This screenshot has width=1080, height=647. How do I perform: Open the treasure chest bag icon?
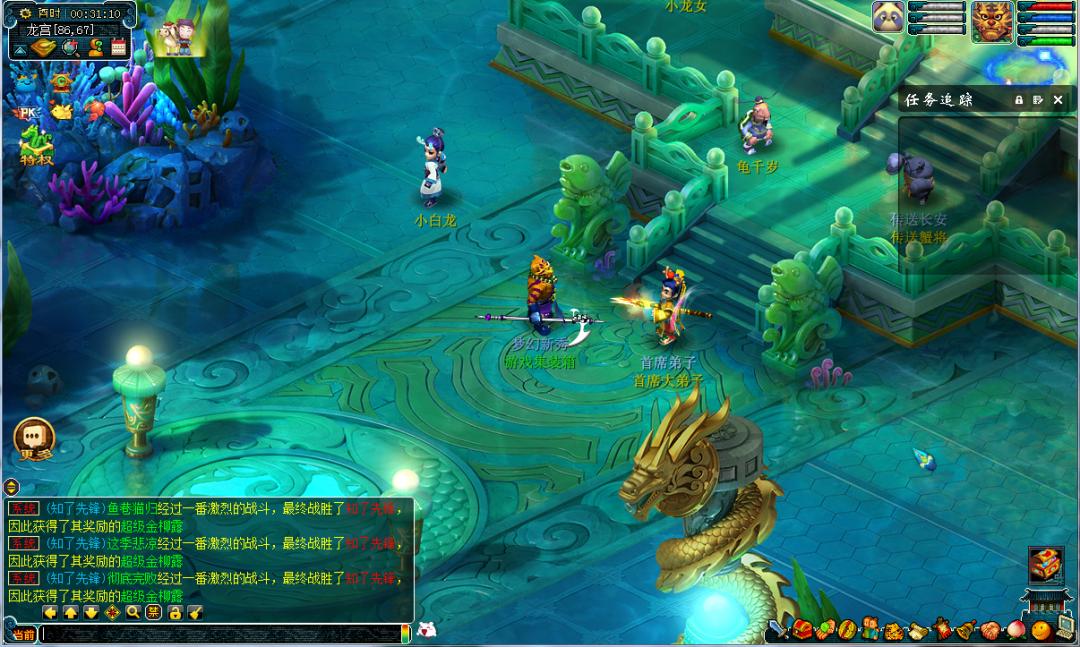[x=802, y=630]
